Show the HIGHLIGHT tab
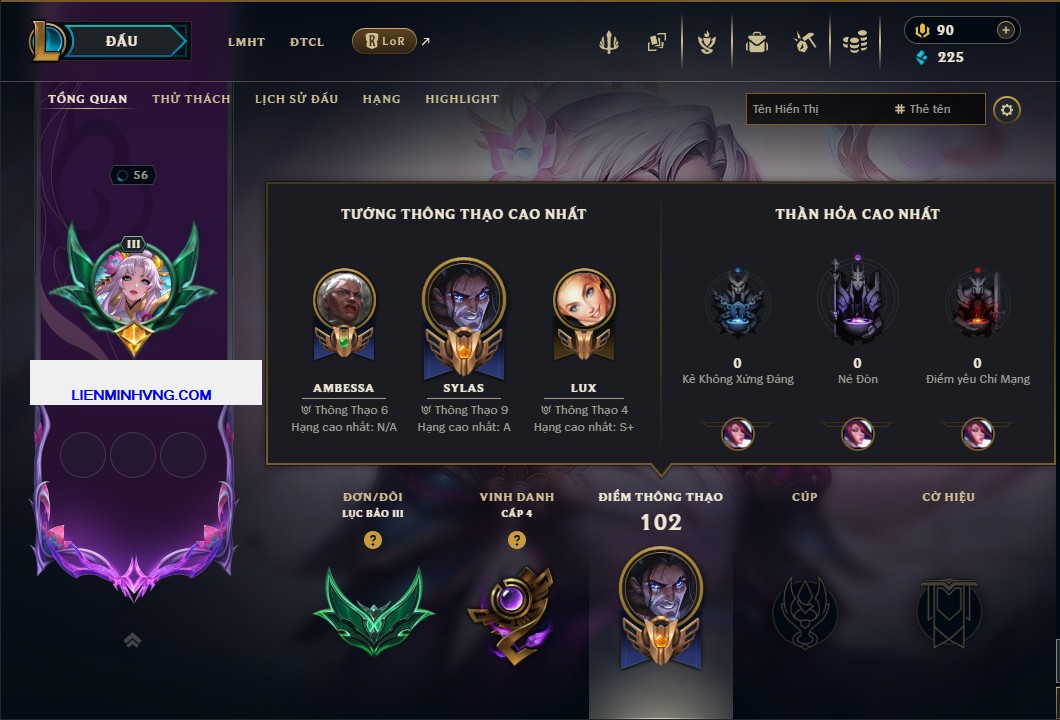Viewport: 1060px width, 720px height. pyautogui.click(x=462, y=99)
